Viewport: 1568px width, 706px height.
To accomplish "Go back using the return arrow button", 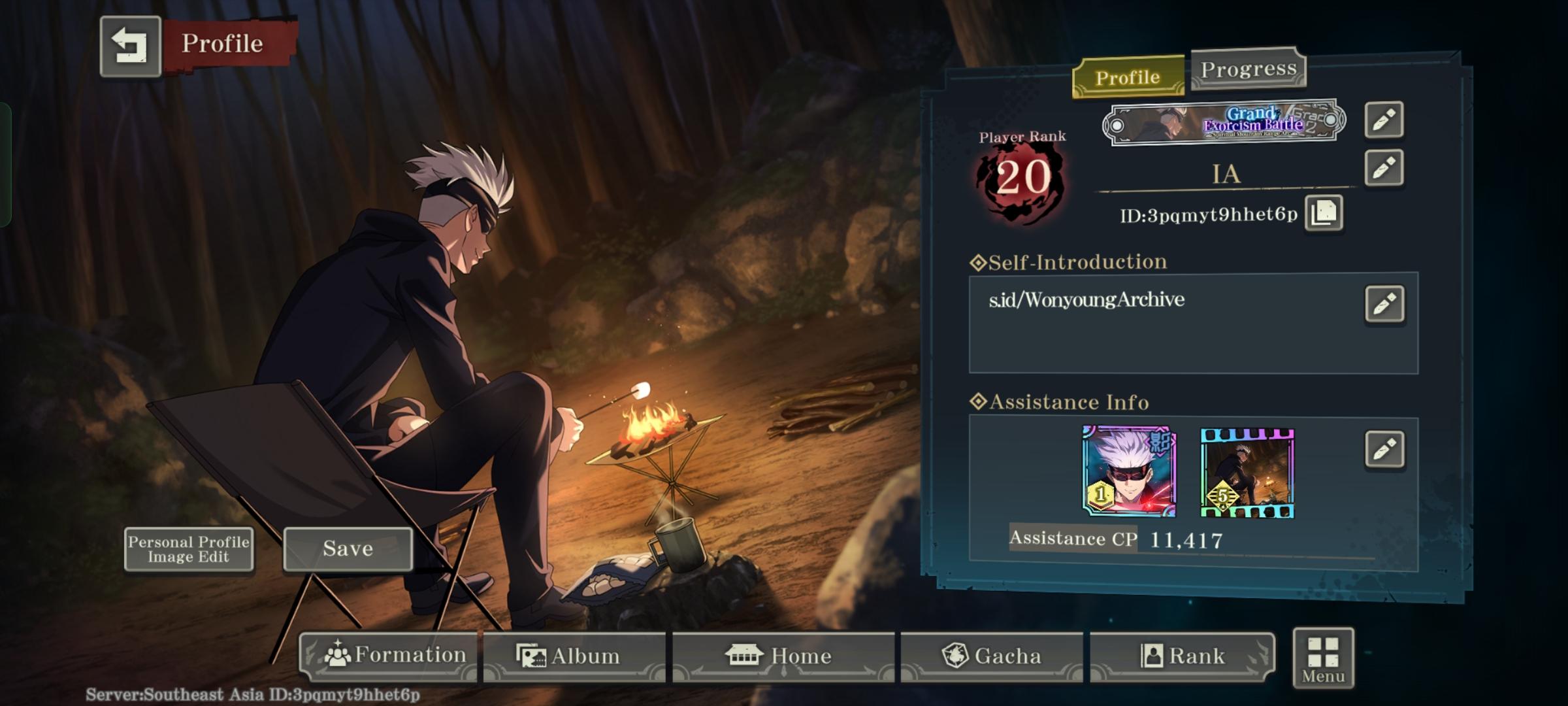I will tap(130, 46).
